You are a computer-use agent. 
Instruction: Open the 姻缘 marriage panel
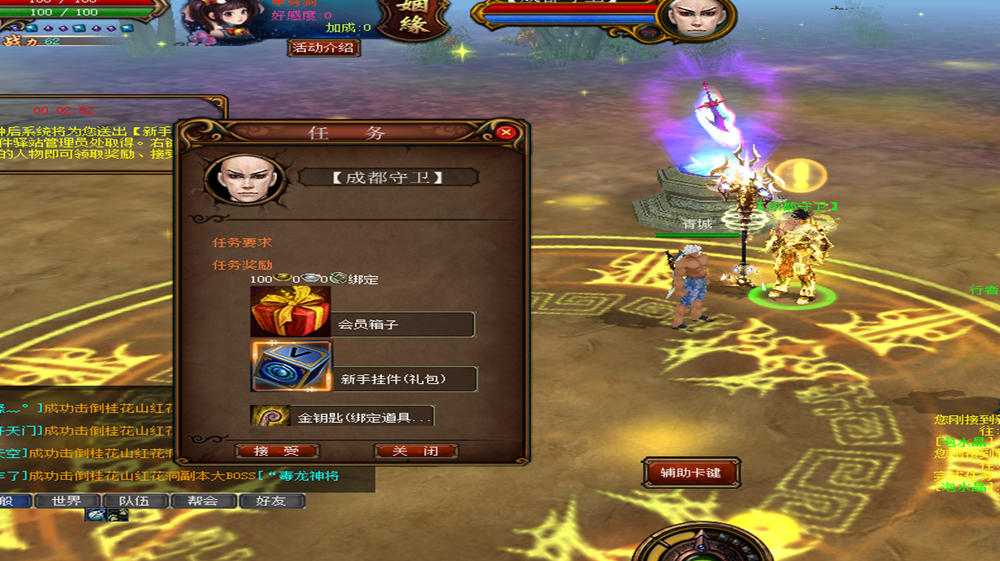(x=411, y=19)
